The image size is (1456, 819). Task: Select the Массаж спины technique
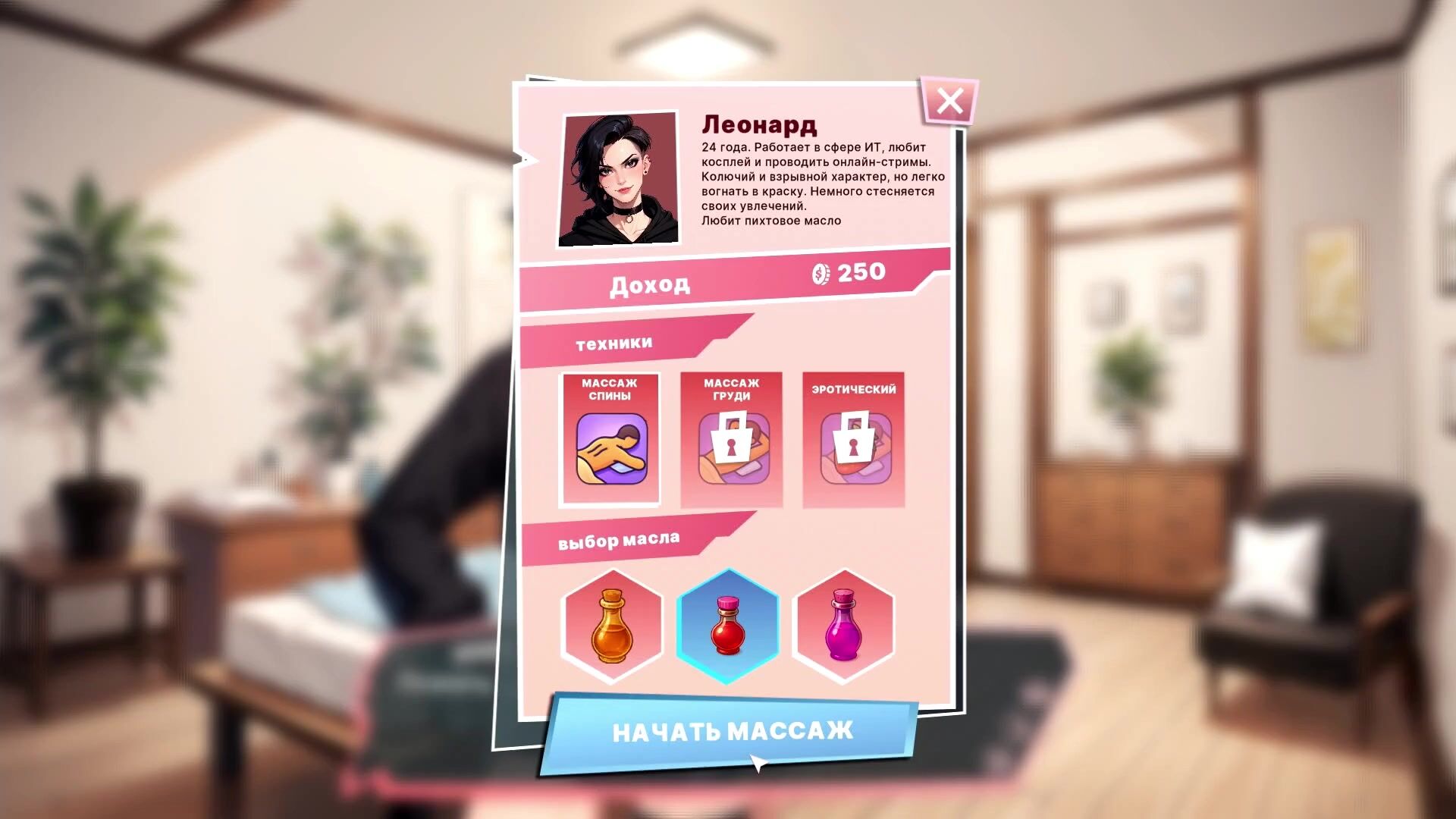[x=610, y=440]
